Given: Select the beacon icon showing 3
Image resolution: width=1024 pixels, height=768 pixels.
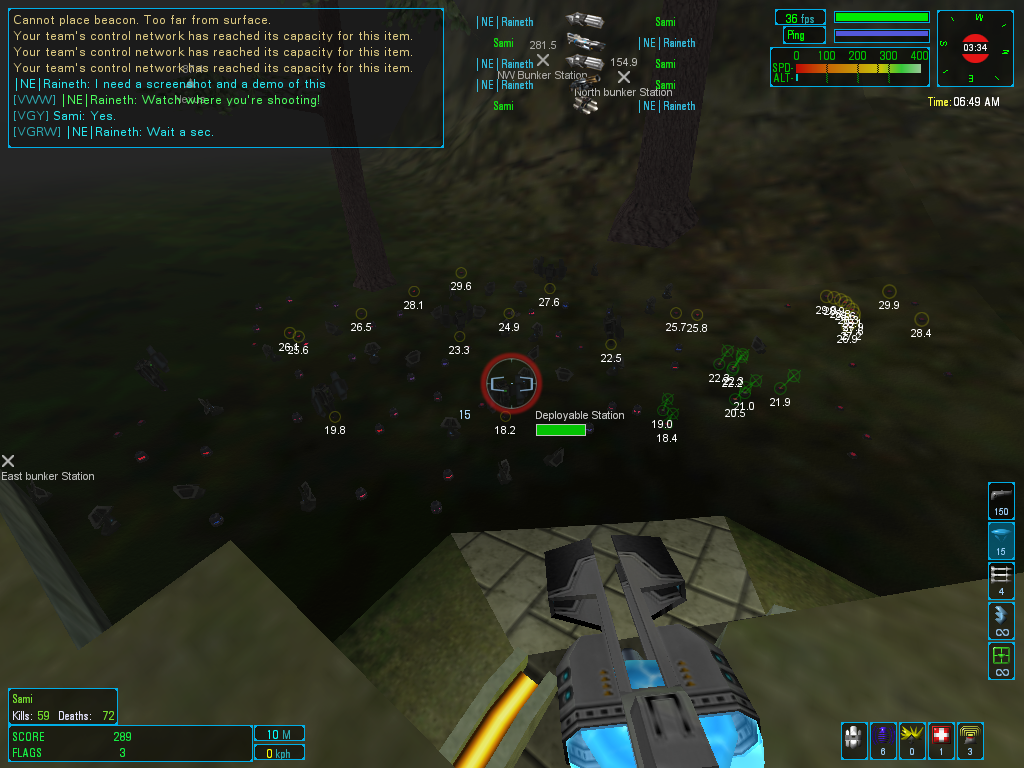Looking at the screenshot, I should coord(970,740).
